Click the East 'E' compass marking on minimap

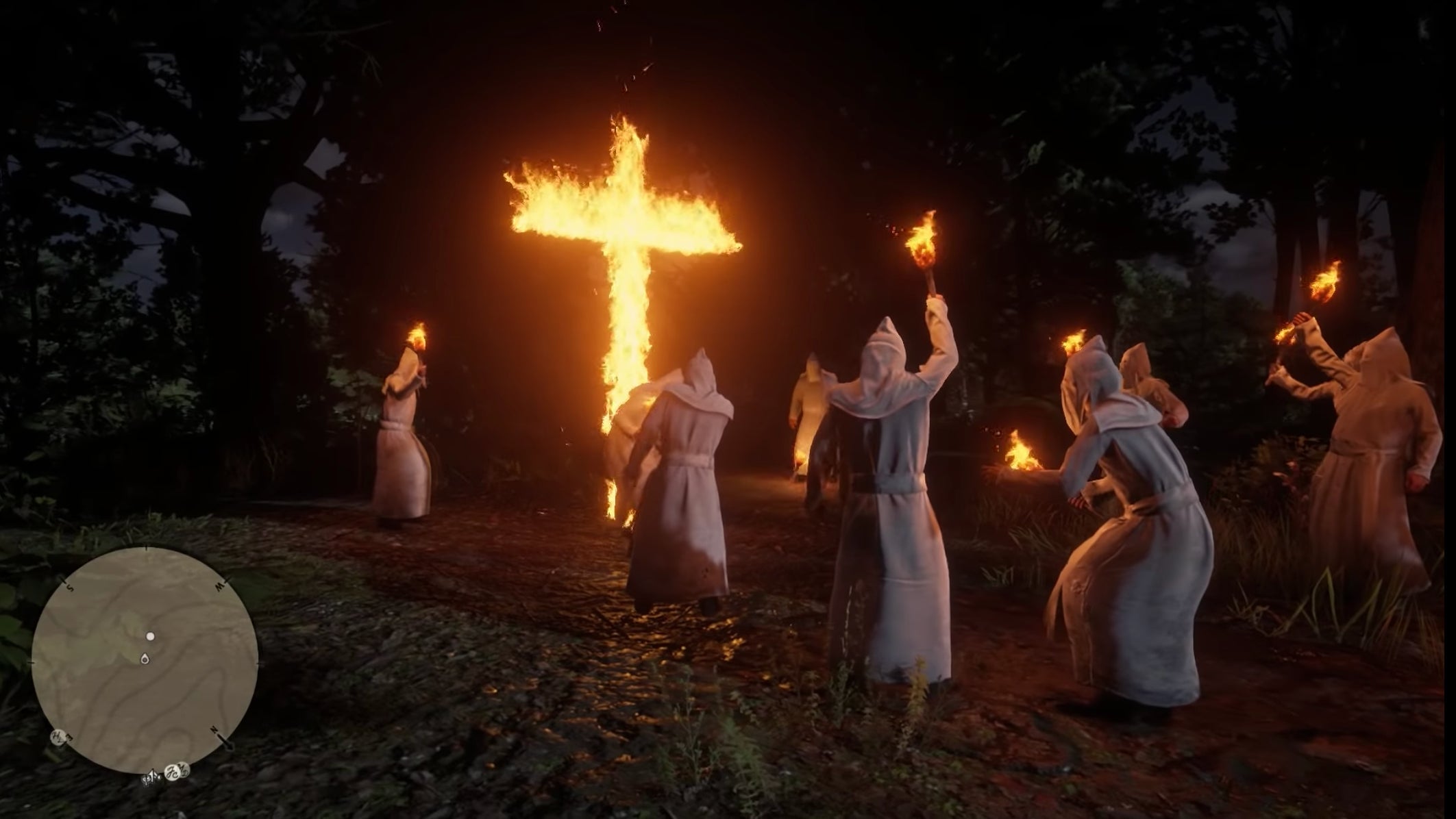(68, 738)
